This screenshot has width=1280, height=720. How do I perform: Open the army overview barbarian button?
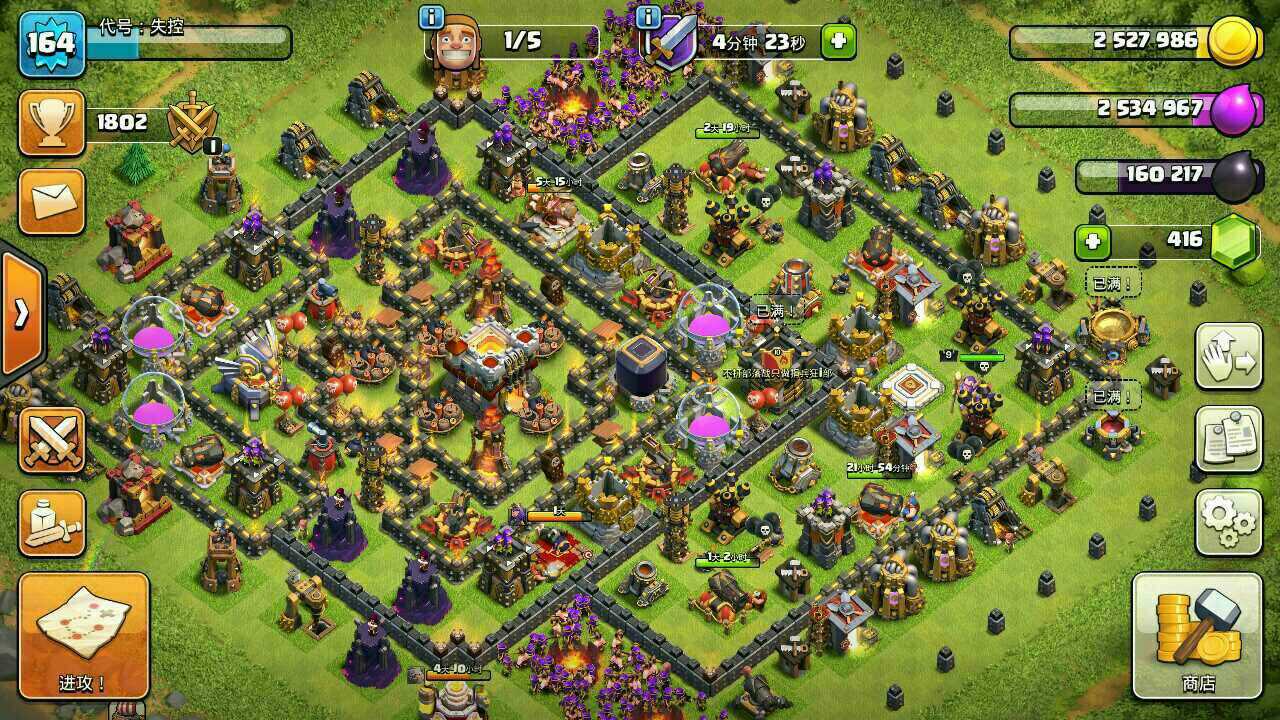click(51, 522)
